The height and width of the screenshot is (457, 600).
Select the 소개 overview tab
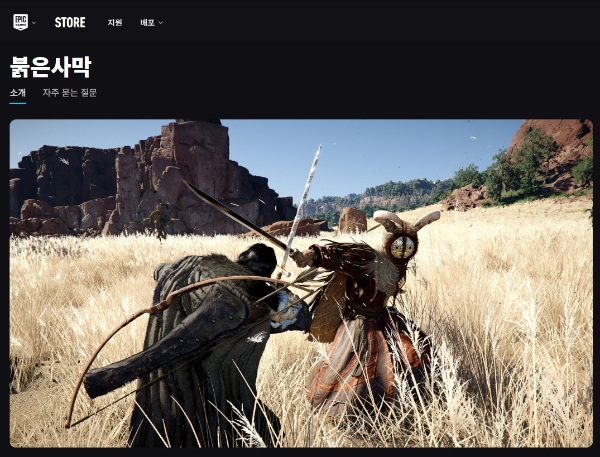pos(18,93)
